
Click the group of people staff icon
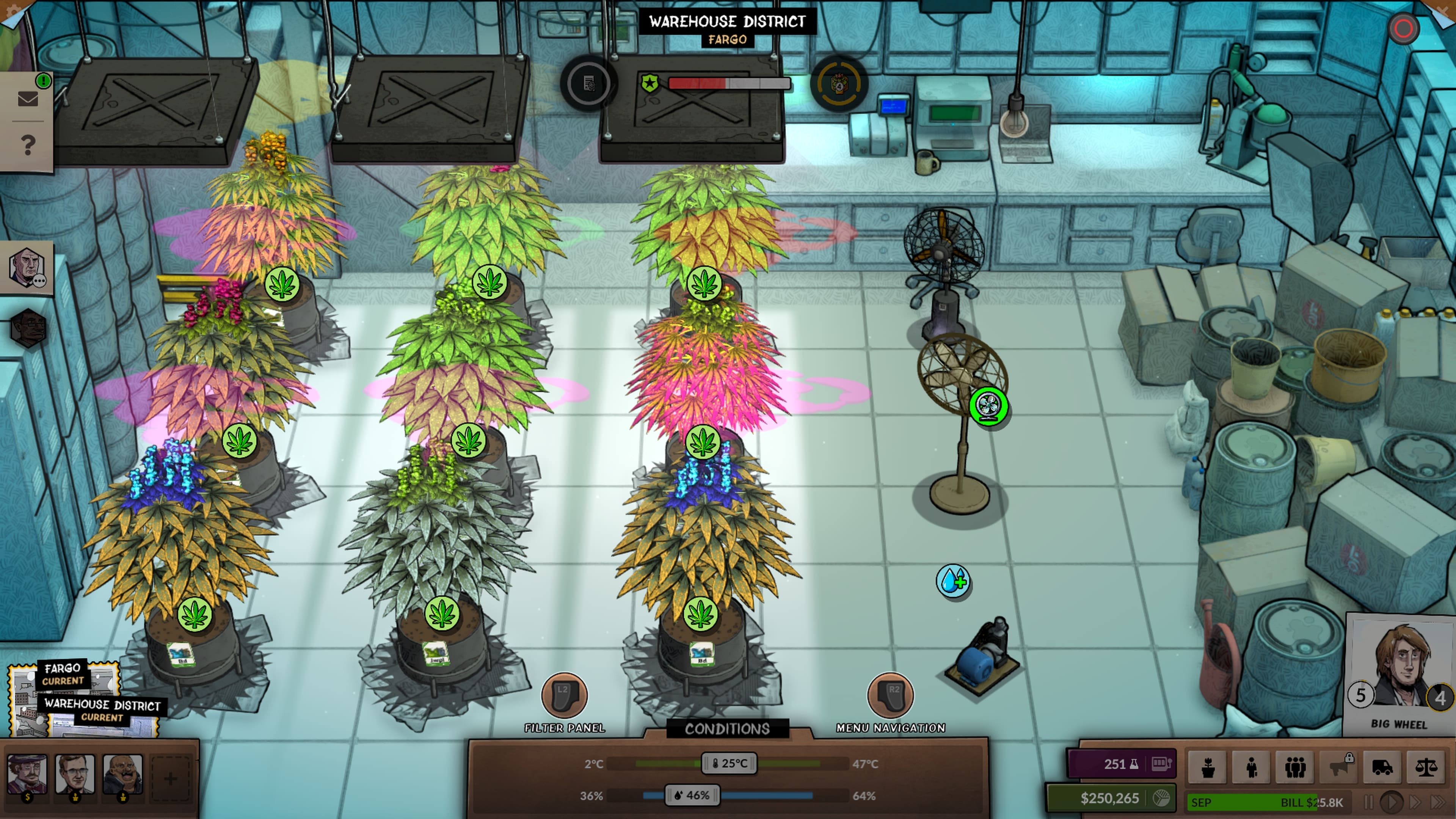(1296, 767)
